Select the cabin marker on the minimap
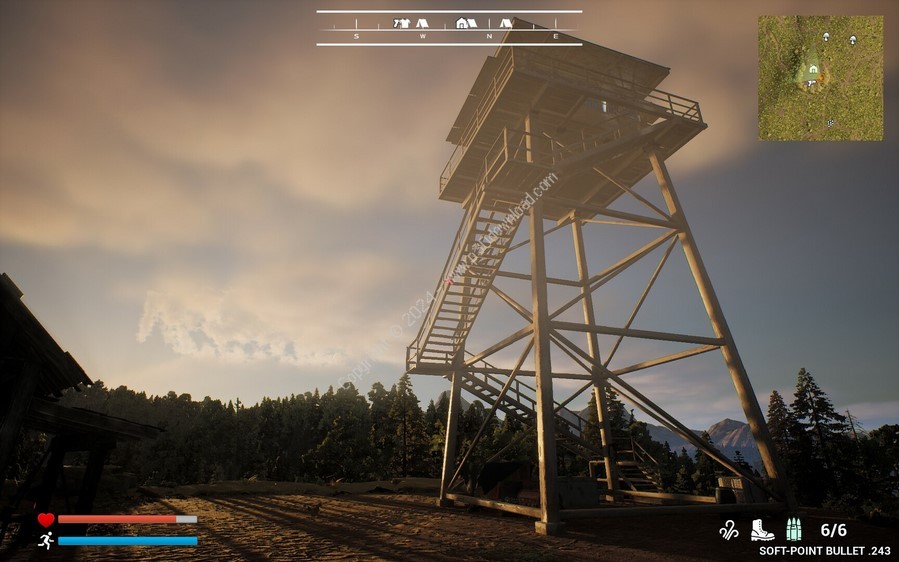The width and height of the screenshot is (899, 562). click(x=813, y=69)
